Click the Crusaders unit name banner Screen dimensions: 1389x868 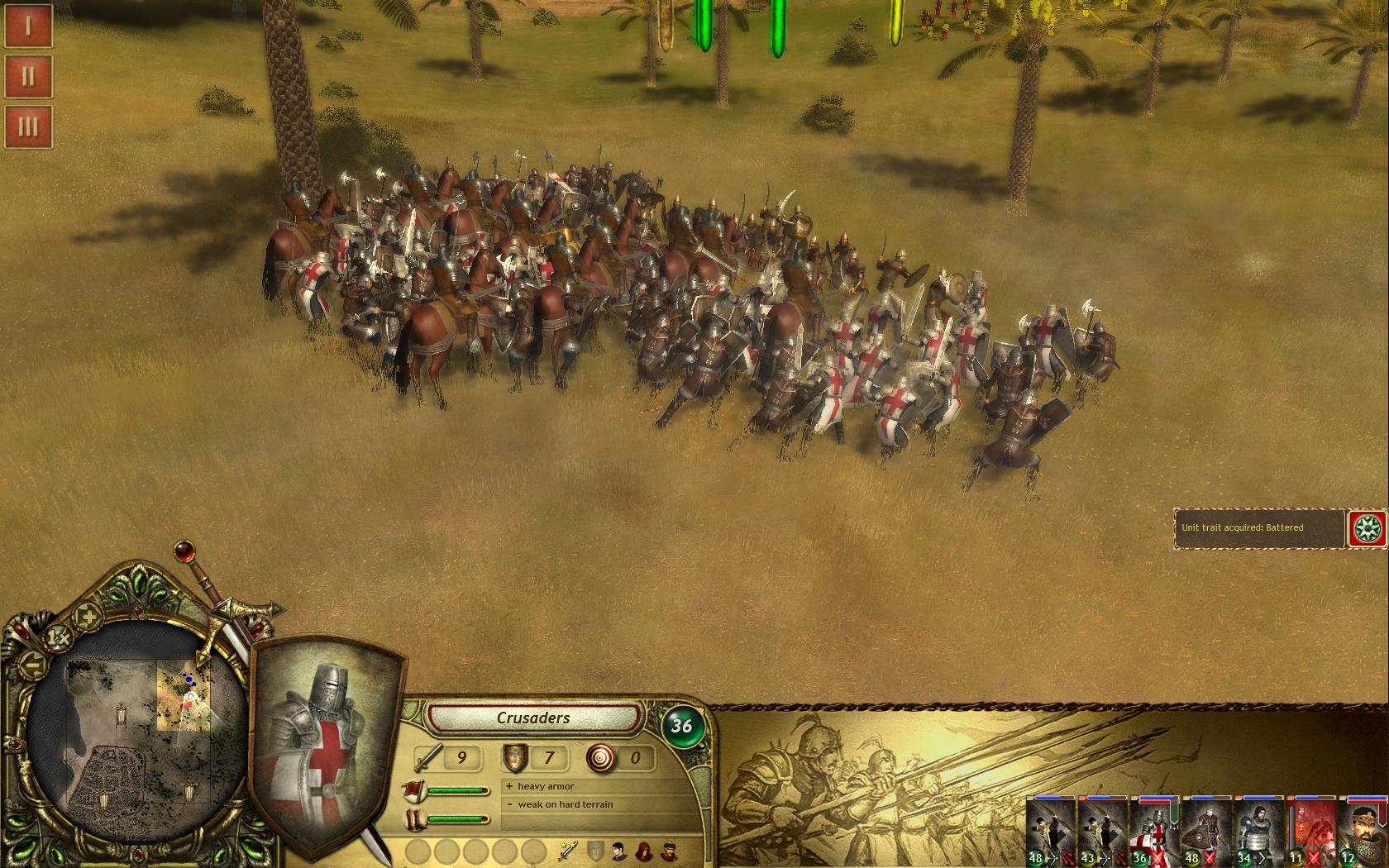click(x=535, y=718)
